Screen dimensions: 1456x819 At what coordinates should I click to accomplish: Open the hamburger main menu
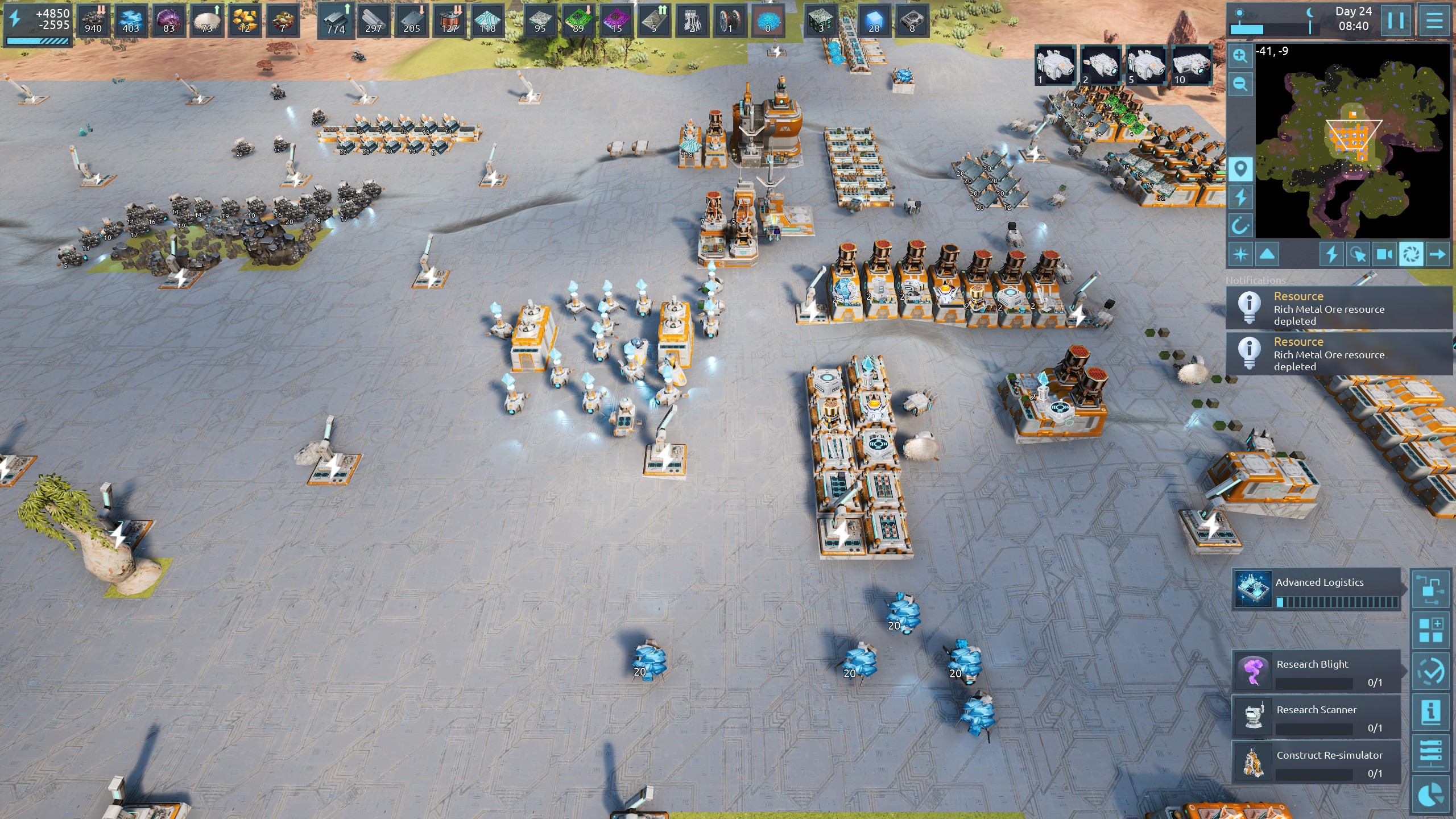tap(1434, 21)
